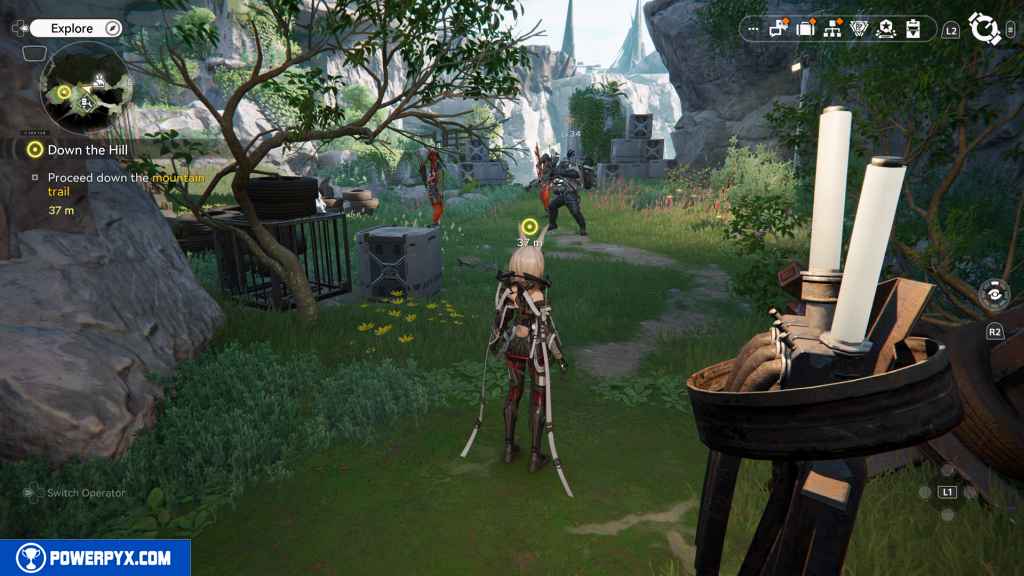
Task: Open the suitcase inventory icon
Action: point(806,29)
